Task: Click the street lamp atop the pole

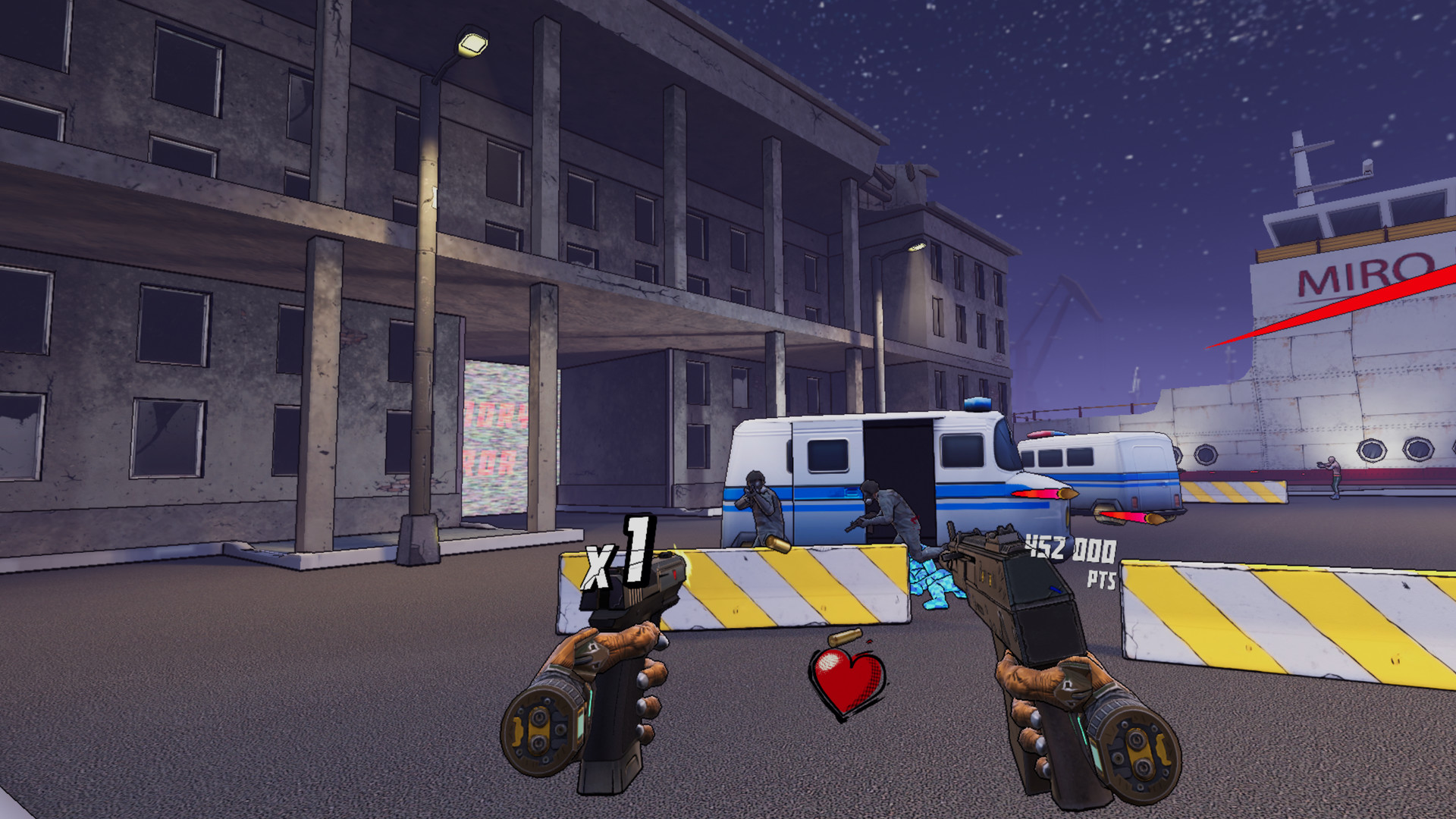Action: click(470, 43)
